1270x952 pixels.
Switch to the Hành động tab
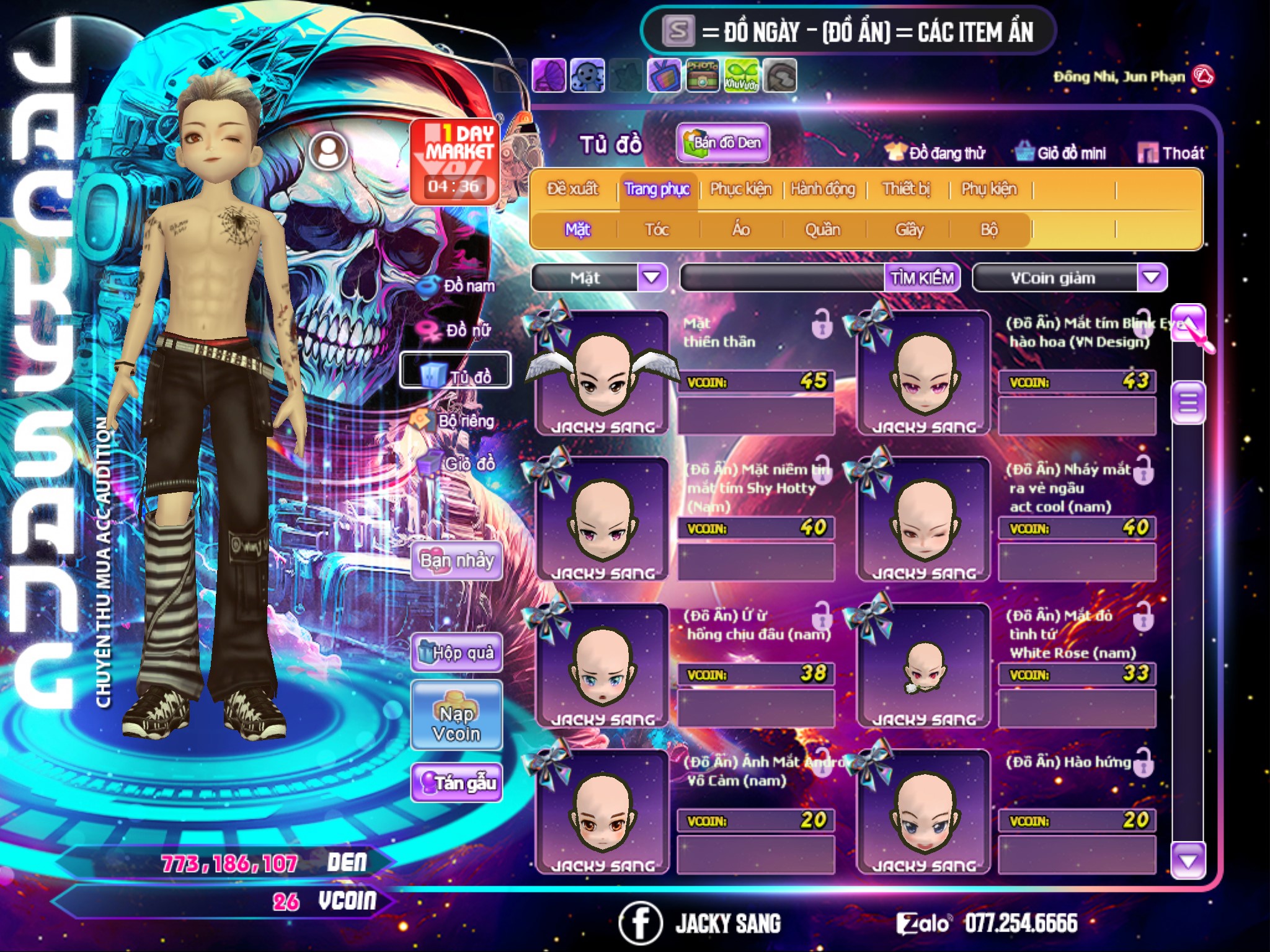(822, 189)
